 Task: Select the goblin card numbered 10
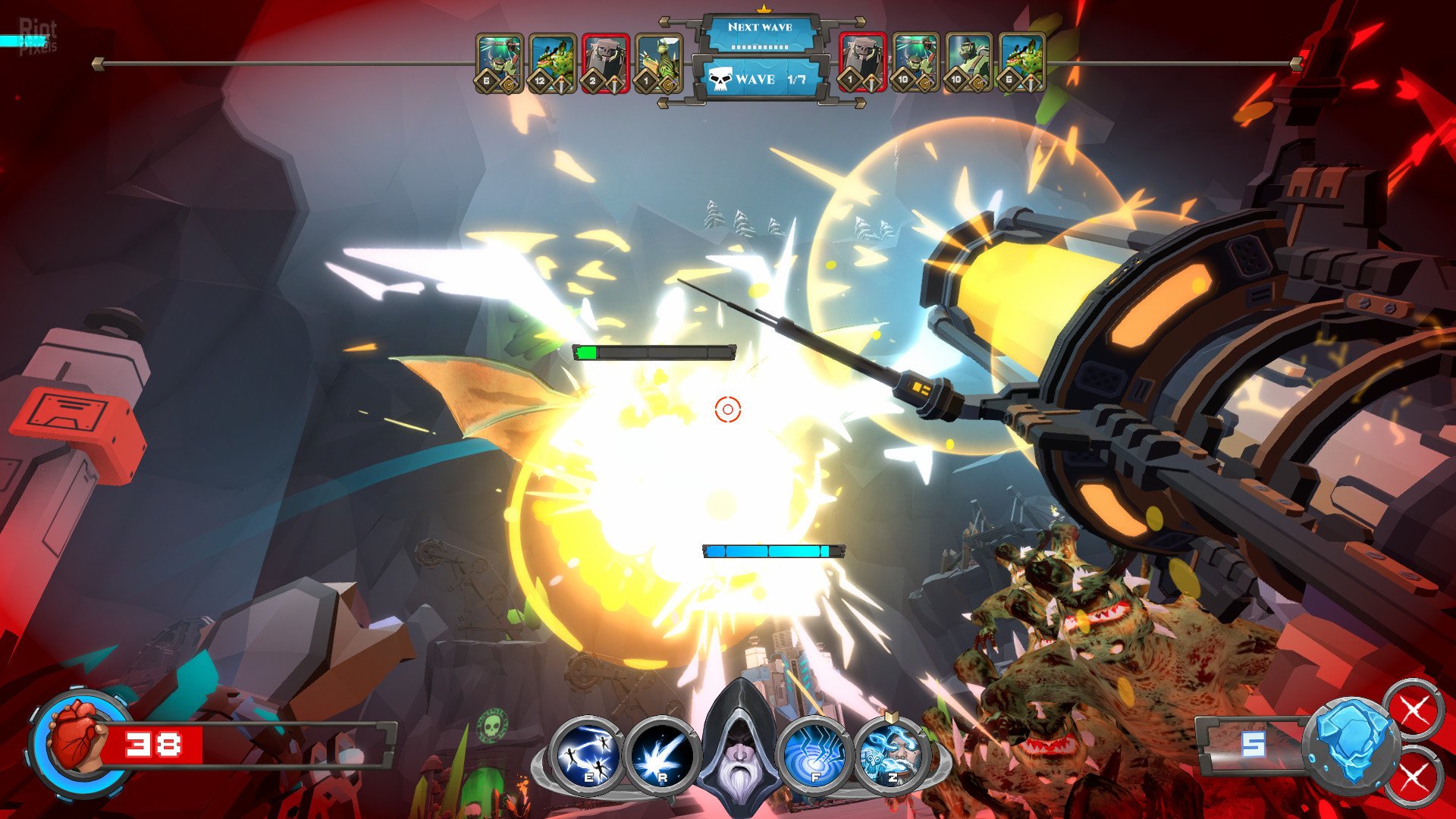tap(915, 63)
